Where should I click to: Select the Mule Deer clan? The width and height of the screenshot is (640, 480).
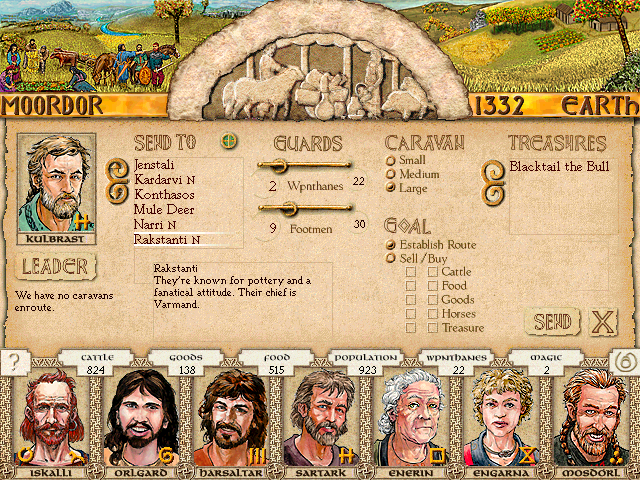click(162, 210)
